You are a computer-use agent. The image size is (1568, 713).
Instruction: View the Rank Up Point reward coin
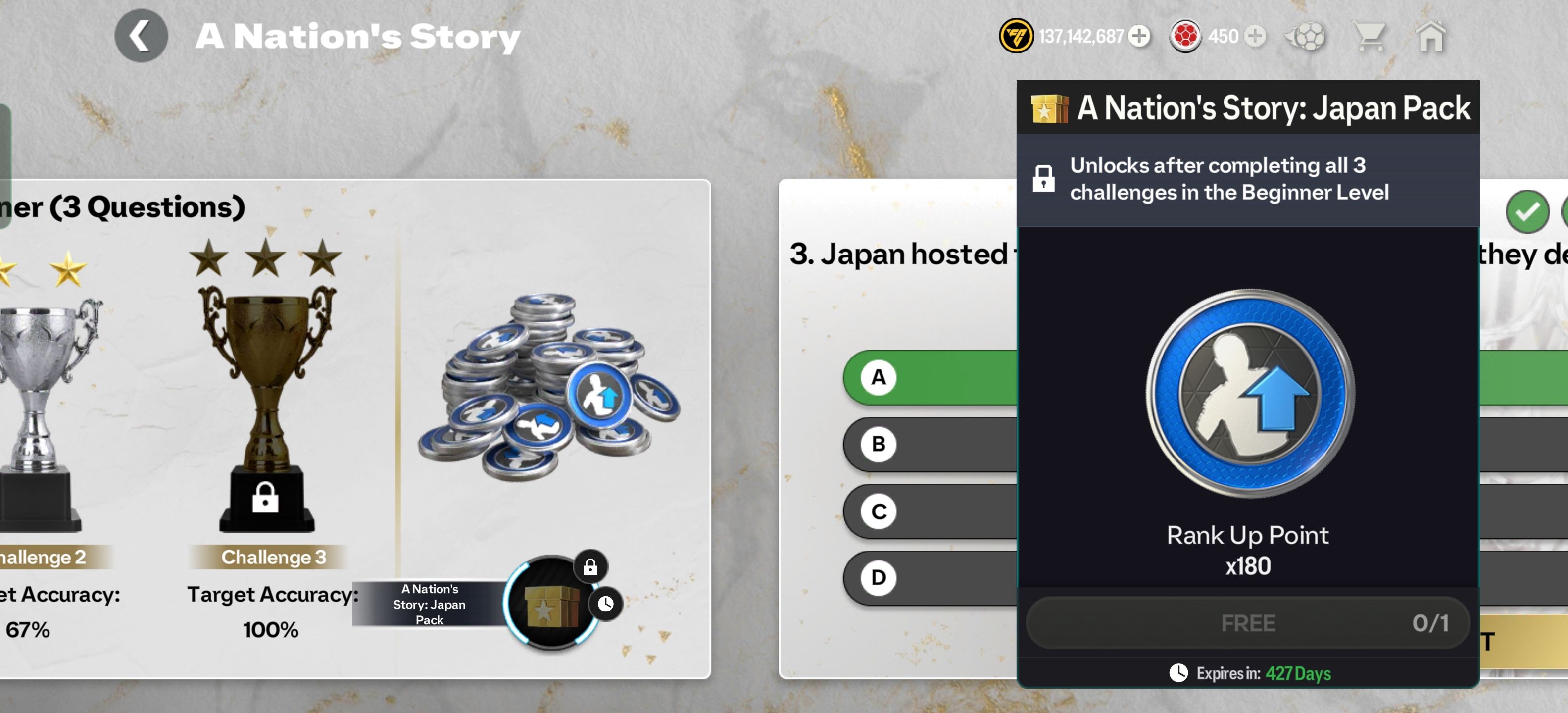(1250, 393)
